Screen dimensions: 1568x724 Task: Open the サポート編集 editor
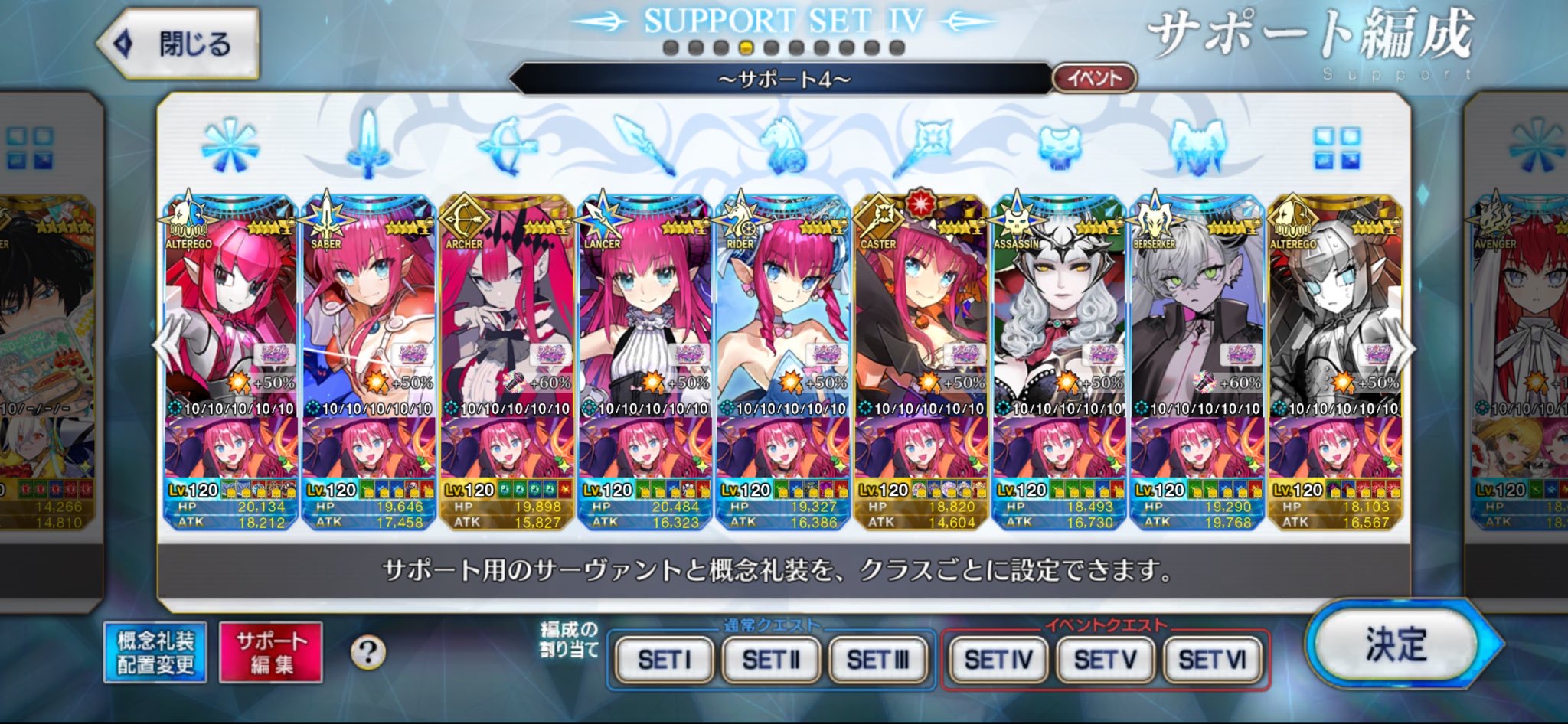pos(270,652)
